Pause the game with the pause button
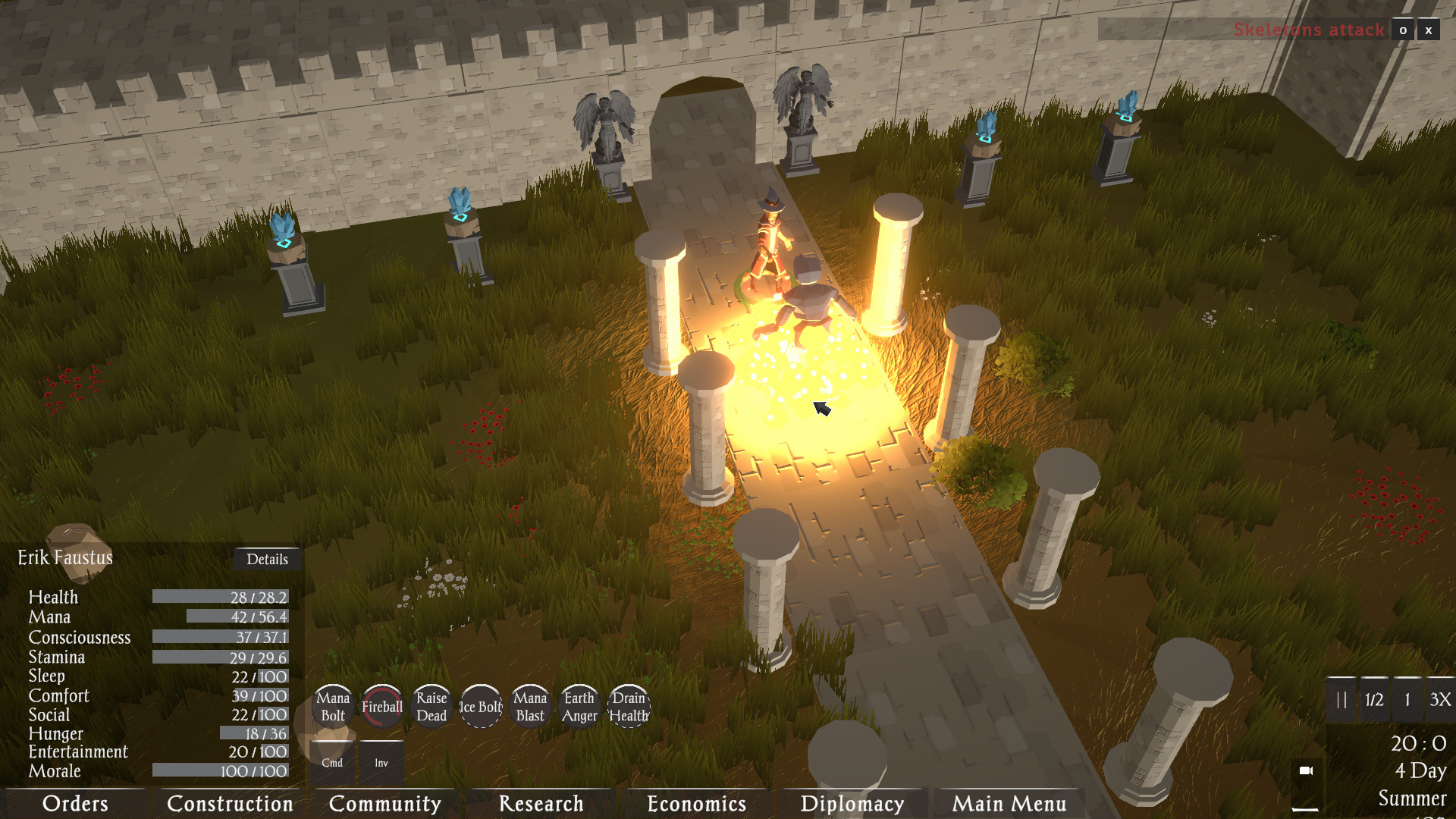 (x=1341, y=700)
